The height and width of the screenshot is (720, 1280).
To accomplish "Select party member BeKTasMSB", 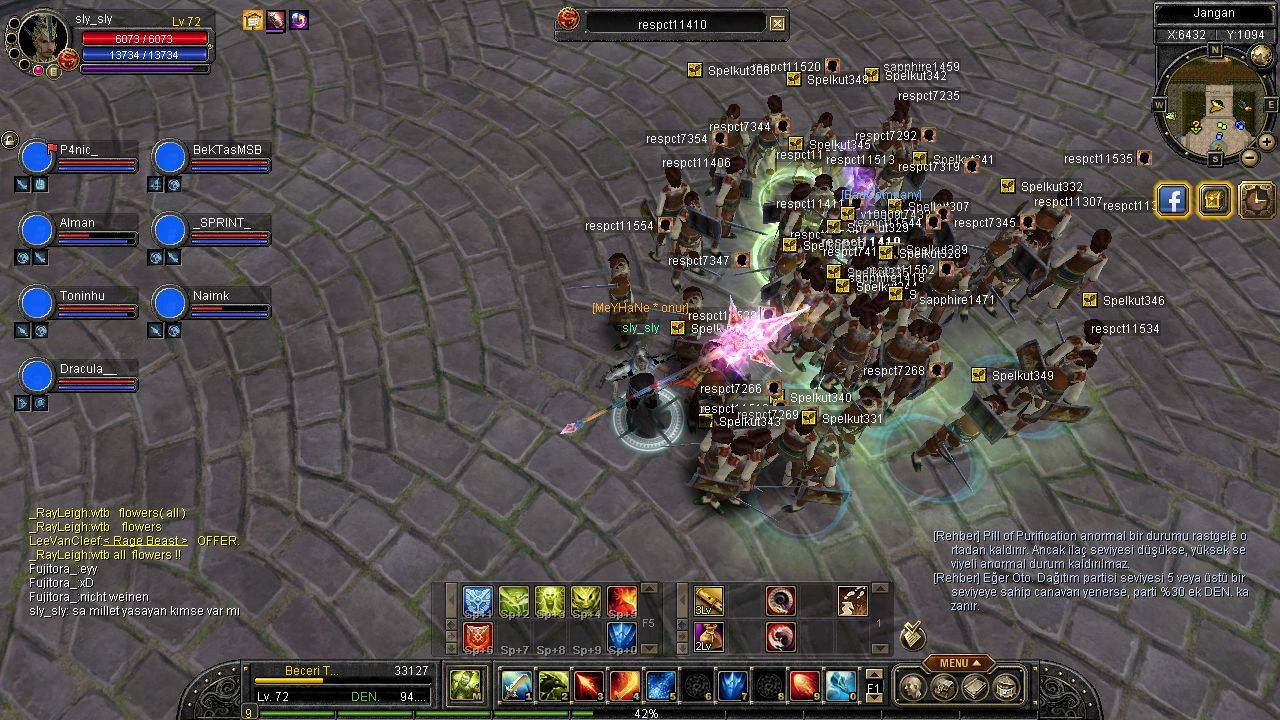I will (170, 158).
